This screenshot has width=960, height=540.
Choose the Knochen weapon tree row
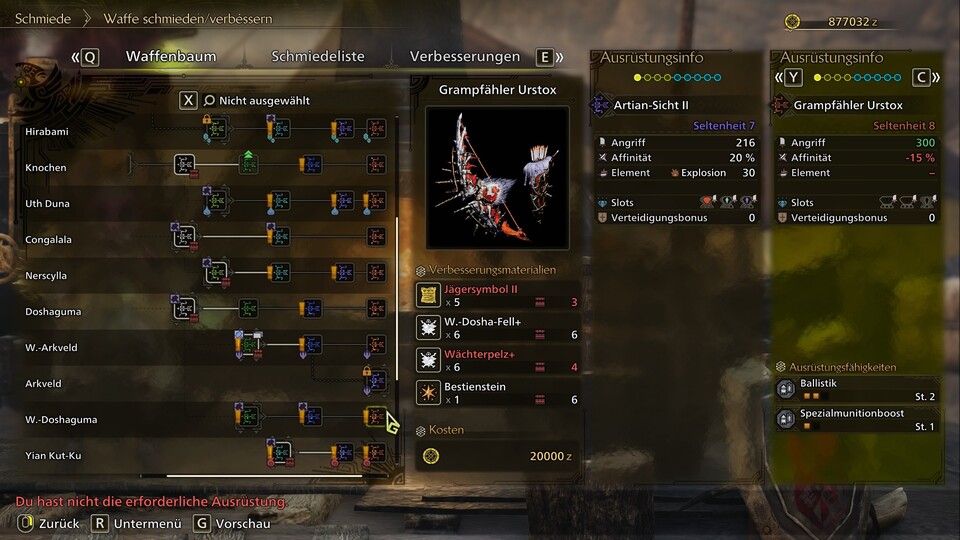click(x=46, y=167)
